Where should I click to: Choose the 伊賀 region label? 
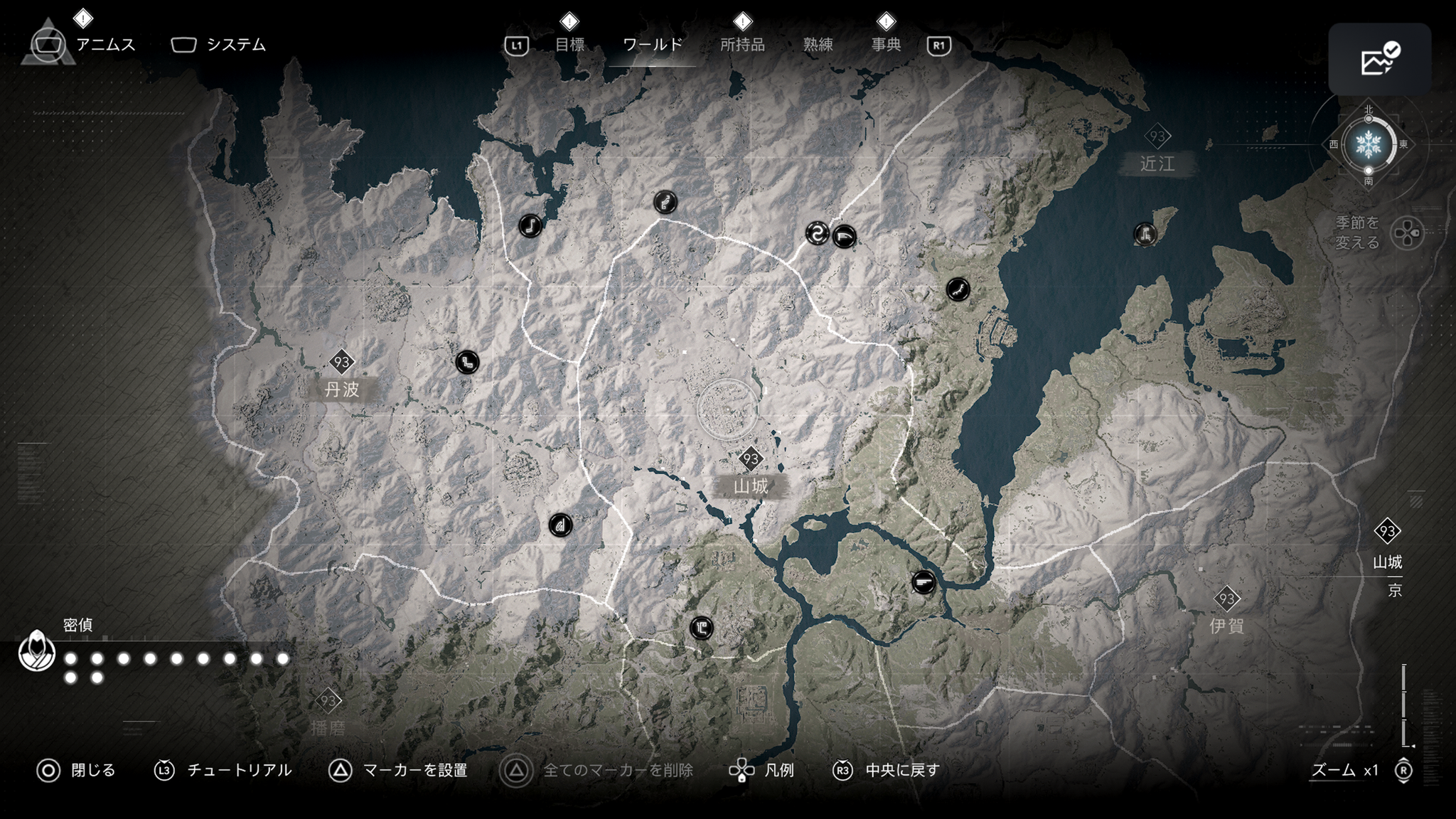1226,625
